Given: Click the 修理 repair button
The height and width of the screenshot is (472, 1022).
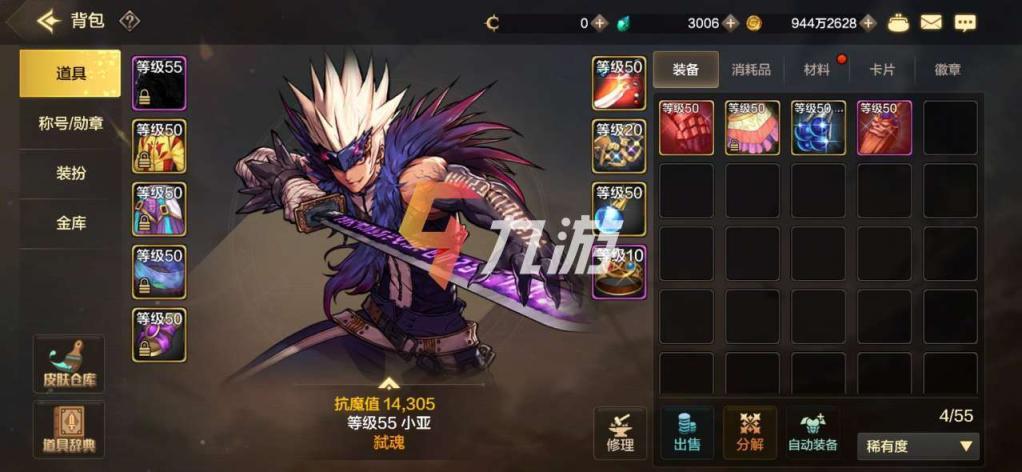Looking at the screenshot, I should coord(620,432).
